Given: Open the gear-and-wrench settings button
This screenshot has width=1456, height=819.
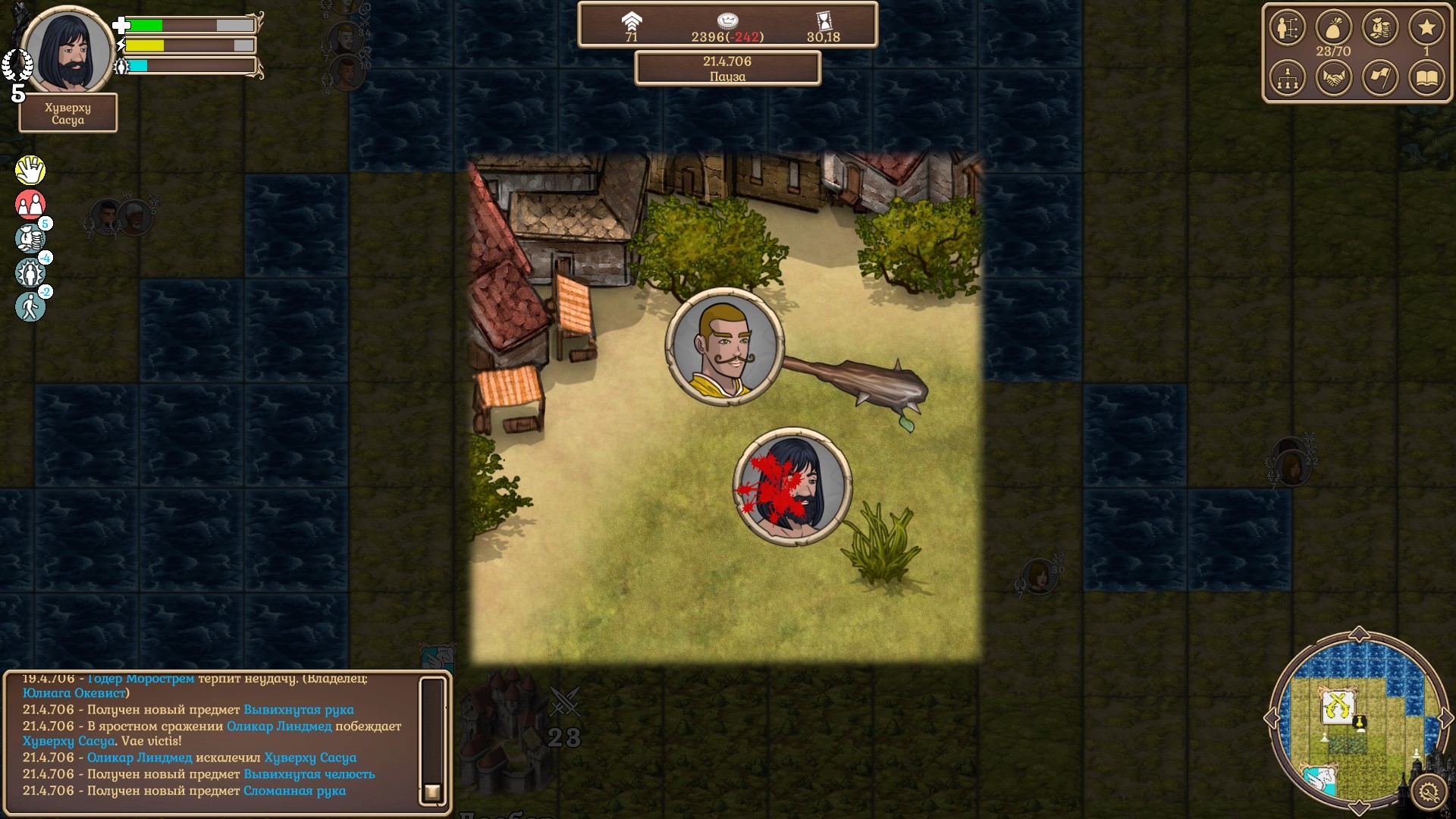Looking at the screenshot, I should pos(1429,793).
